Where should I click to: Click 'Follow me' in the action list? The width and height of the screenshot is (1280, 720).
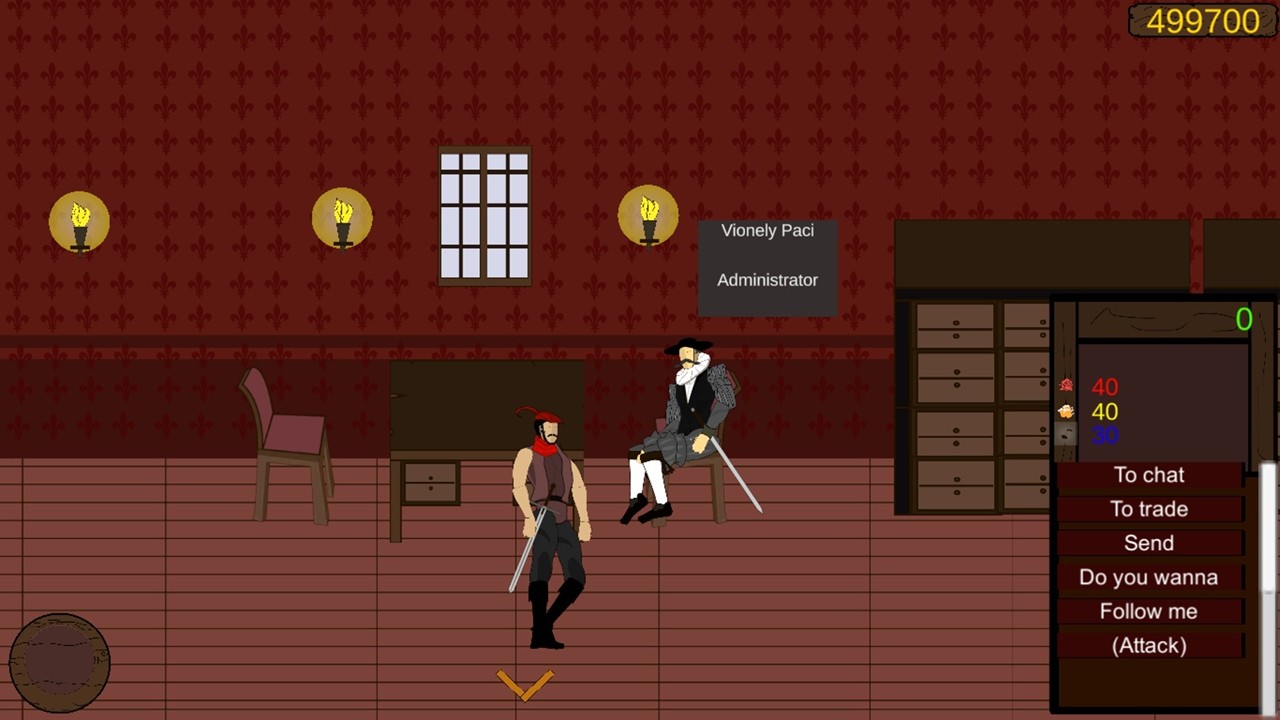point(1148,611)
